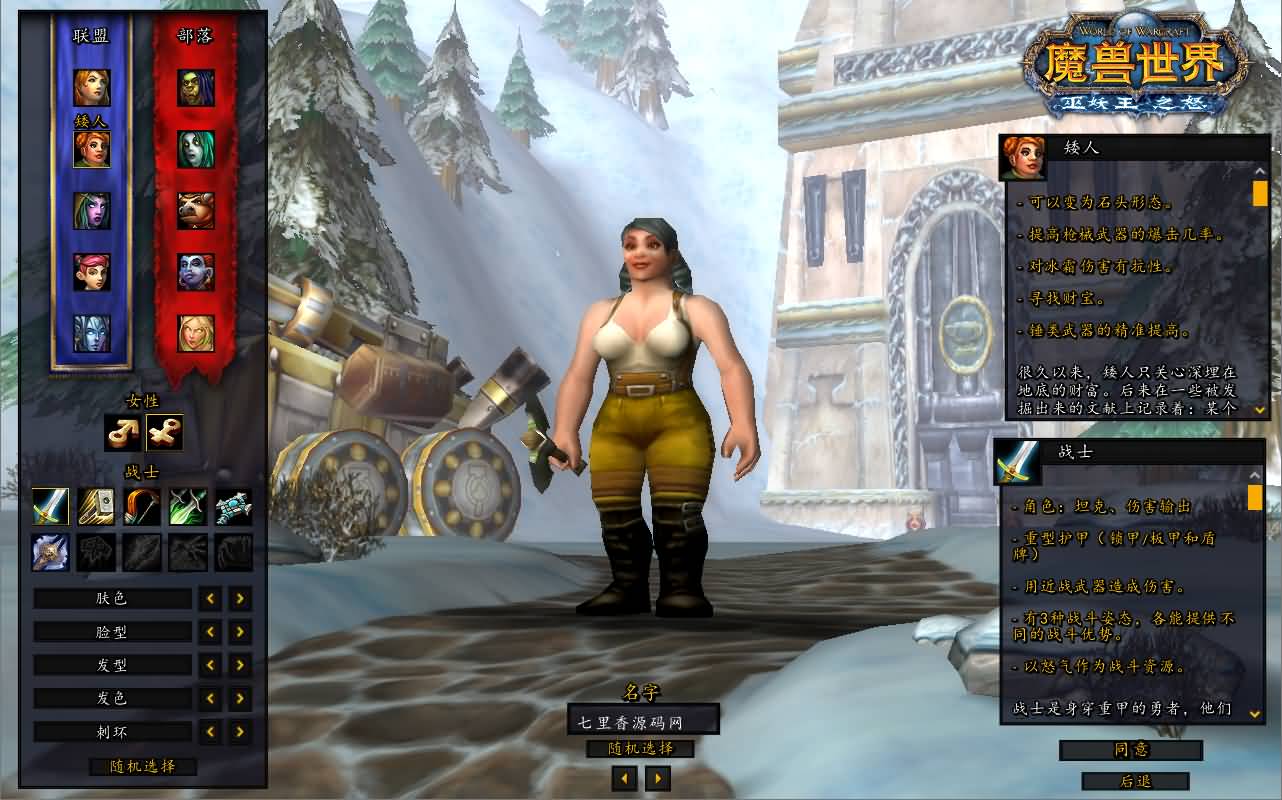Image resolution: width=1282 pixels, height=800 pixels.
Task: Pick the Rogue class icon
Action: pos(188,507)
